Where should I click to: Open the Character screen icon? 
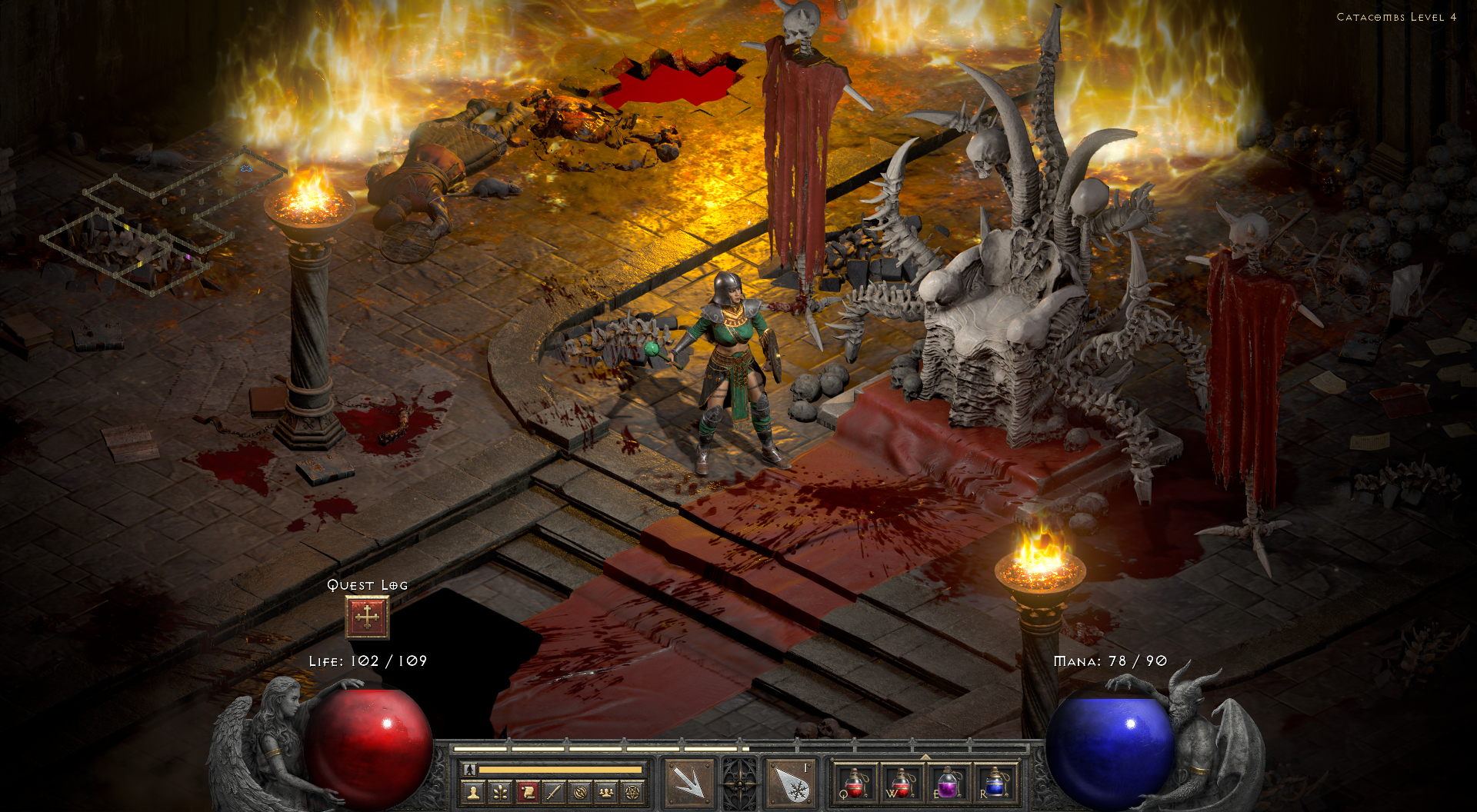click(x=472, y=791)
